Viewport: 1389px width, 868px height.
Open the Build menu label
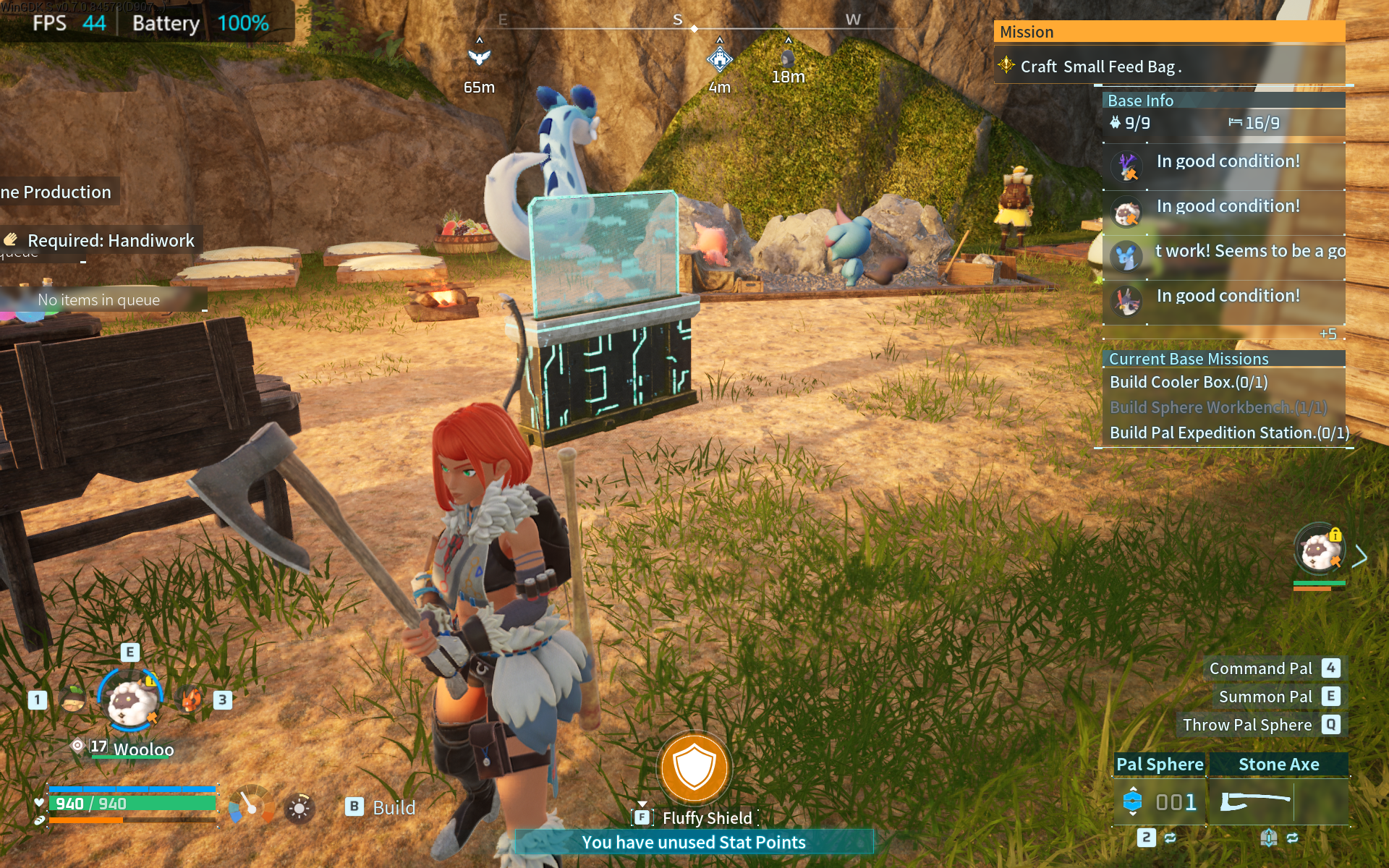click(393, 807)
